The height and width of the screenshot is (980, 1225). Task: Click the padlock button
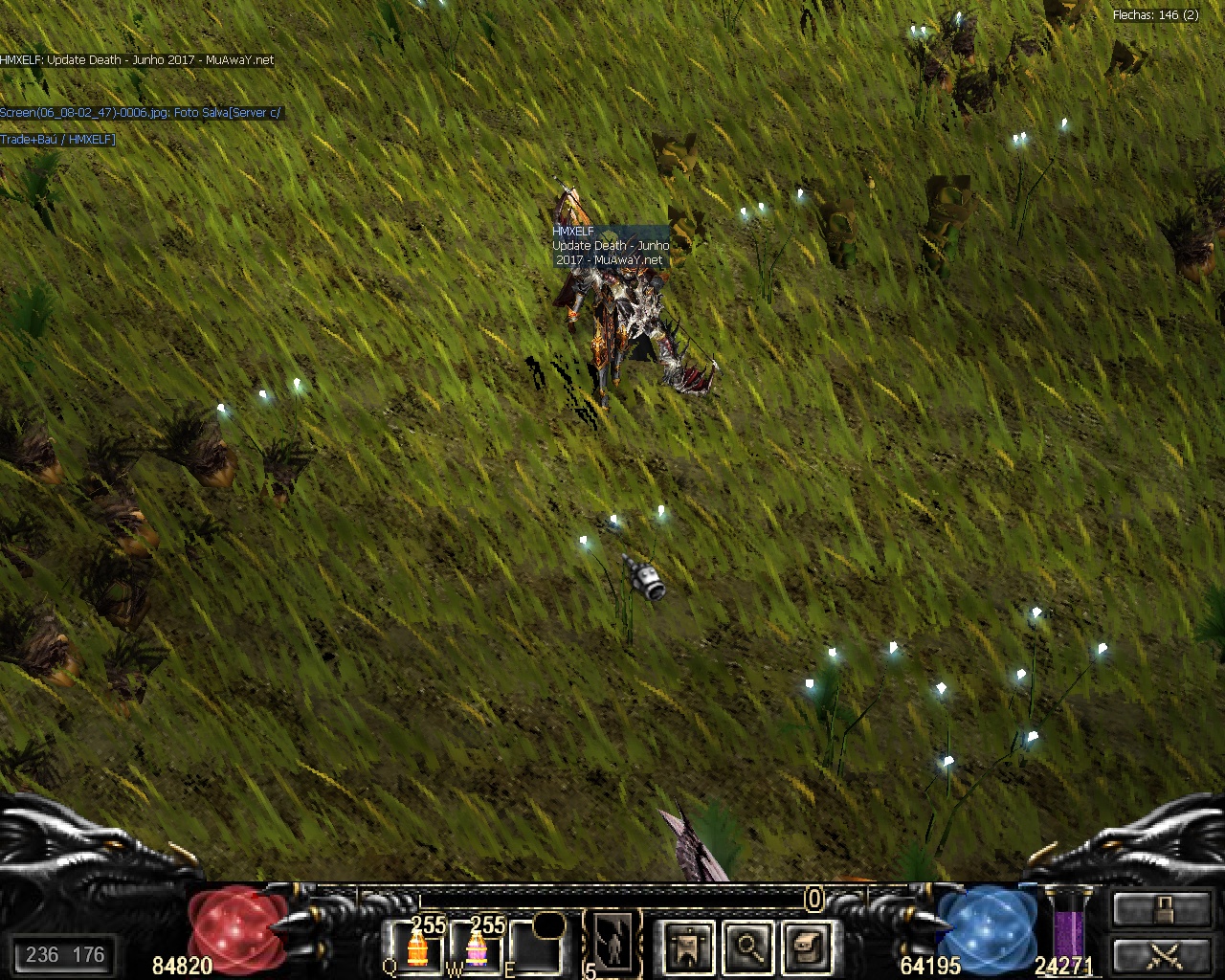(x=1163, y=908)
